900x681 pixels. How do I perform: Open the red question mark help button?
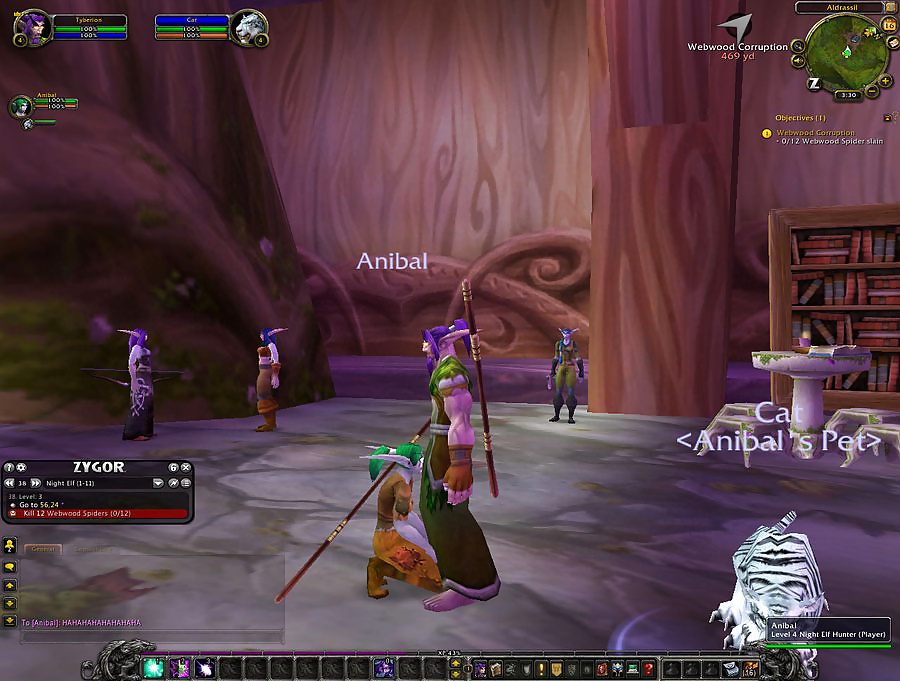[649, 668]
